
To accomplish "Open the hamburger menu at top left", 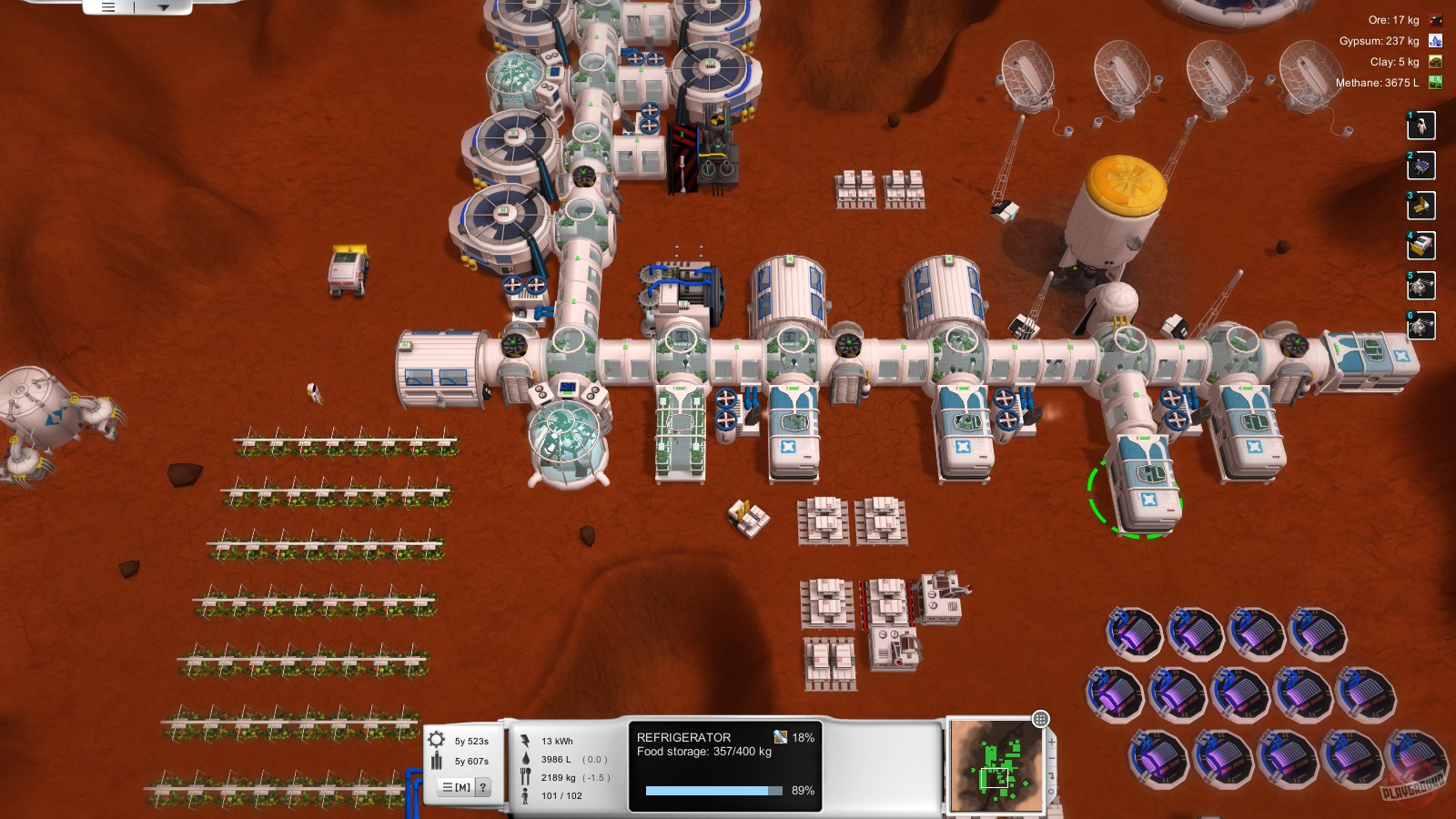I will (108, 7).
